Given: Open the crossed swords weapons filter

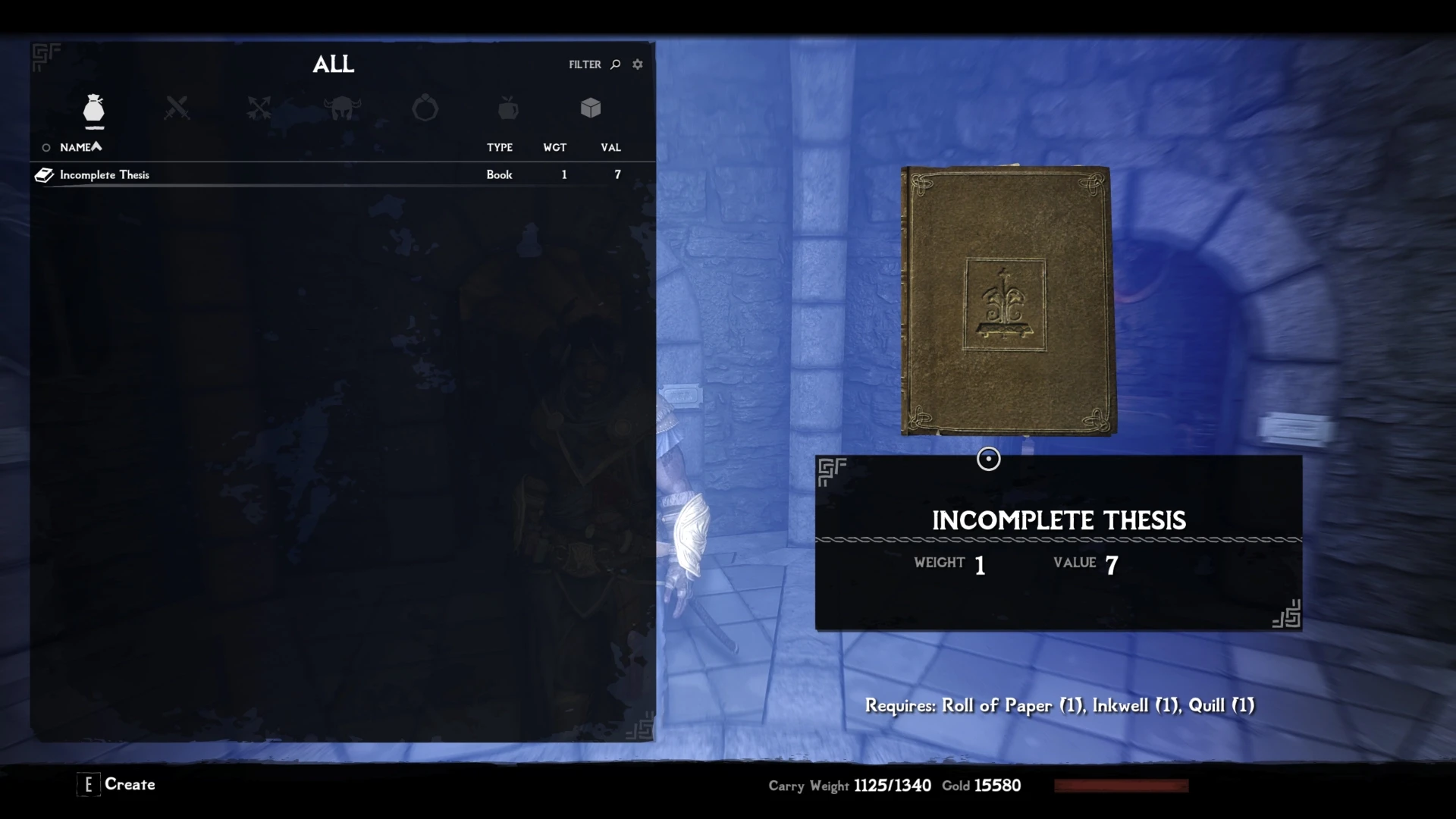Looking at the screenshot, I should coord(176,108).
